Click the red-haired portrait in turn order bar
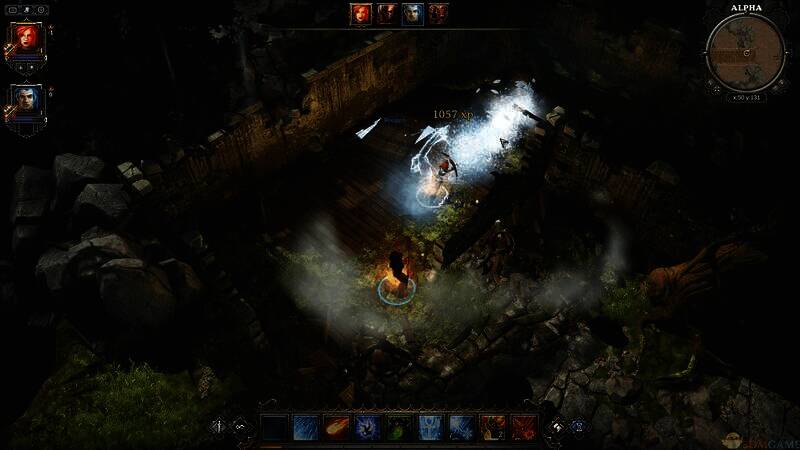Screen dimensions: 800x450 (x=360, y=14)
